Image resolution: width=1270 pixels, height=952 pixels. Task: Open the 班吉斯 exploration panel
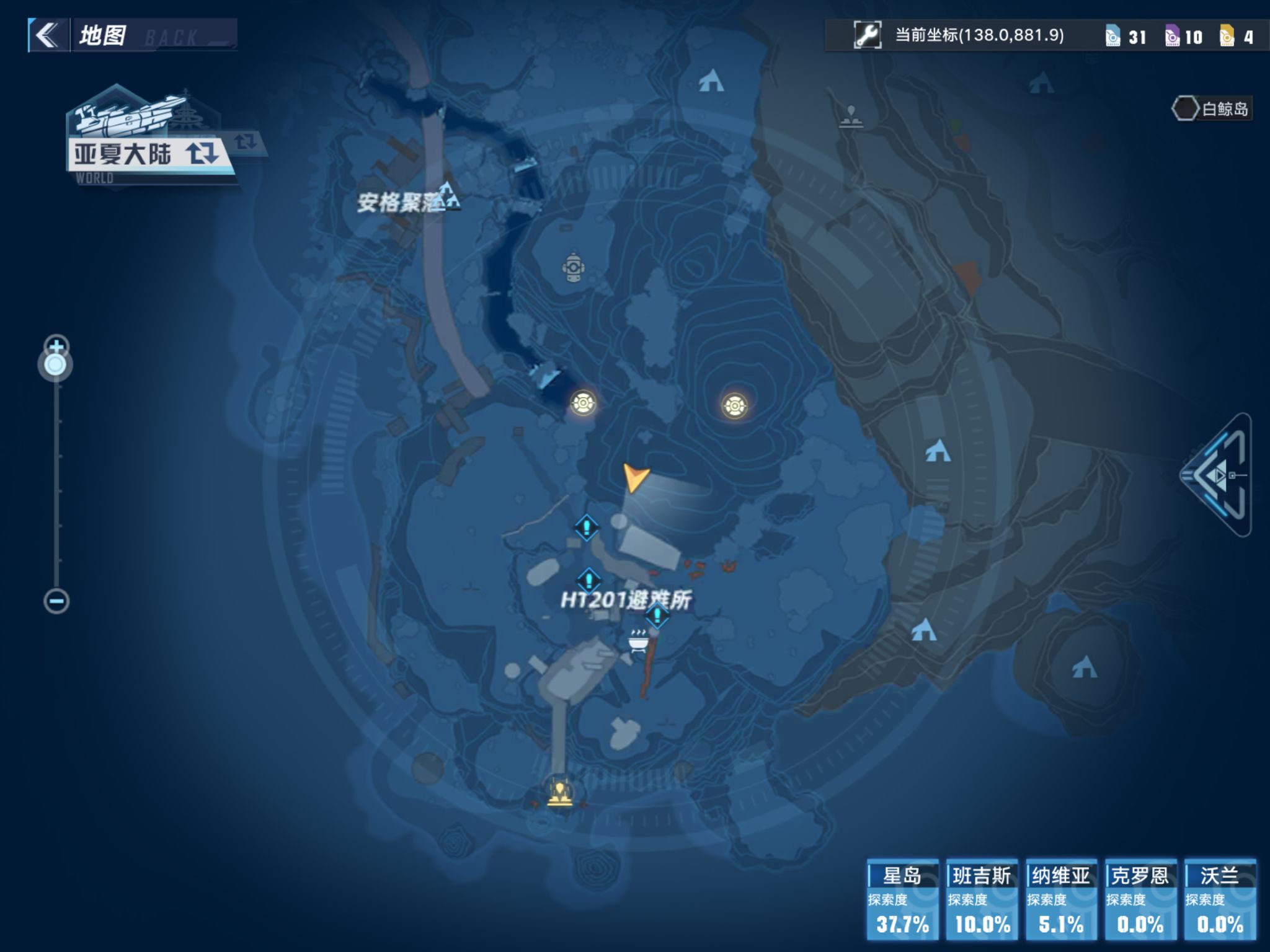coord(982,899)
